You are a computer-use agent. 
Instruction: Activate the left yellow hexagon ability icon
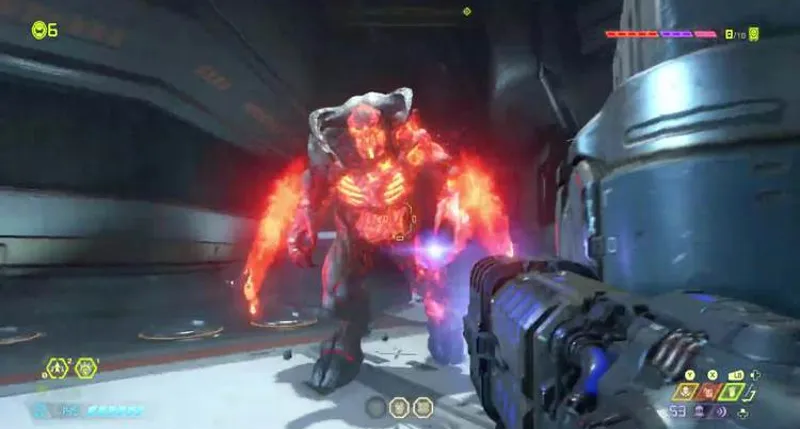pos(59,368)
